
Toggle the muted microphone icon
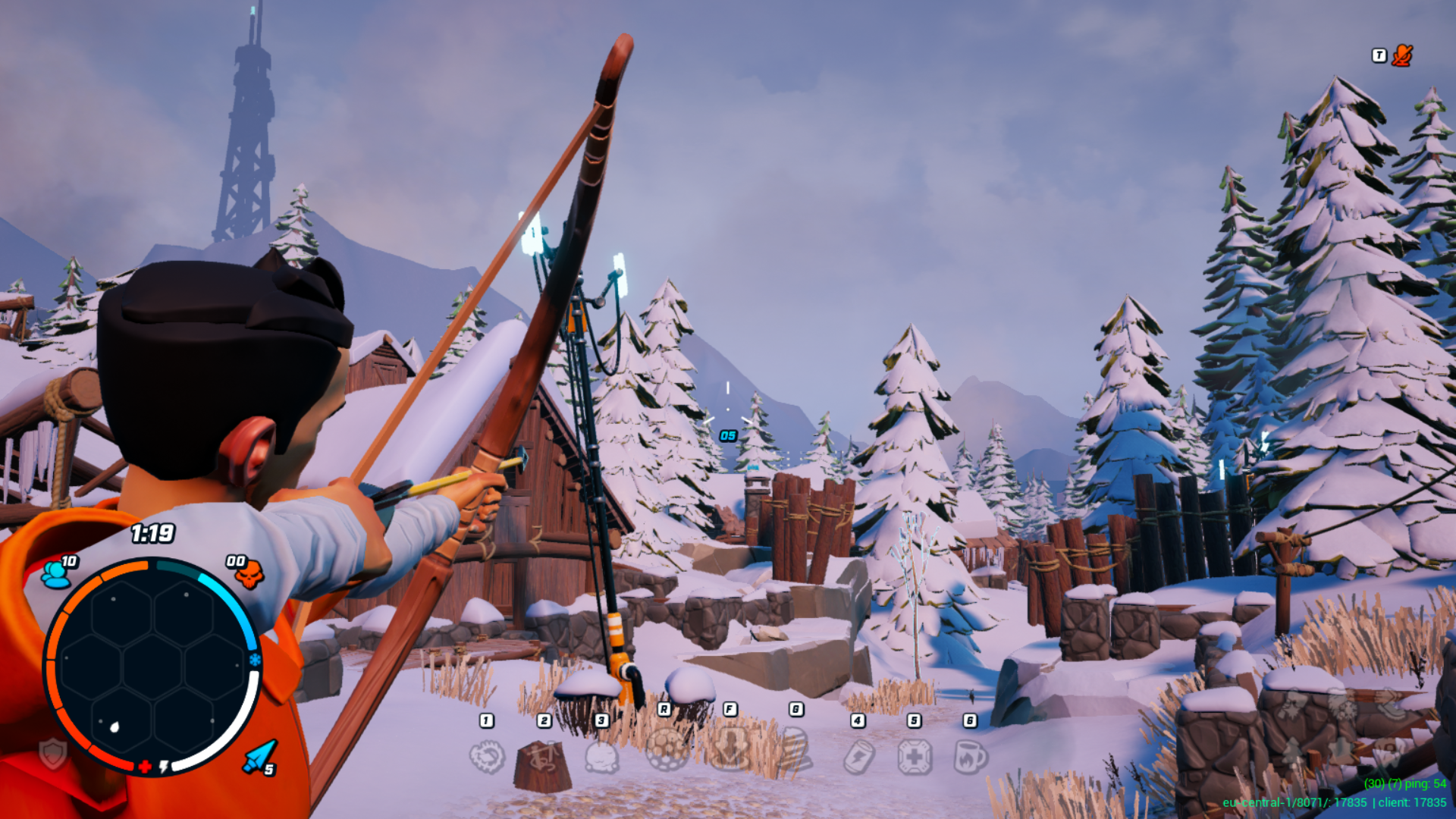(1402, 55)
